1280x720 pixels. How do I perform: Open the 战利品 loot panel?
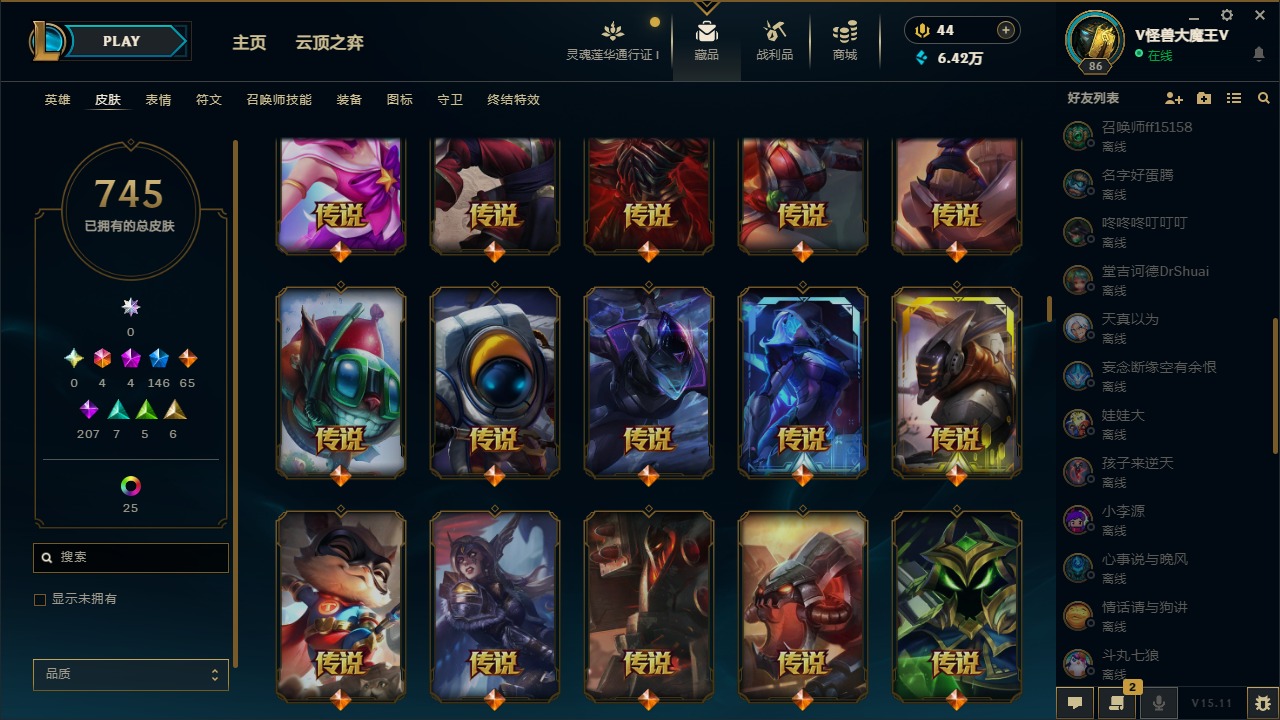coord(775,40)
